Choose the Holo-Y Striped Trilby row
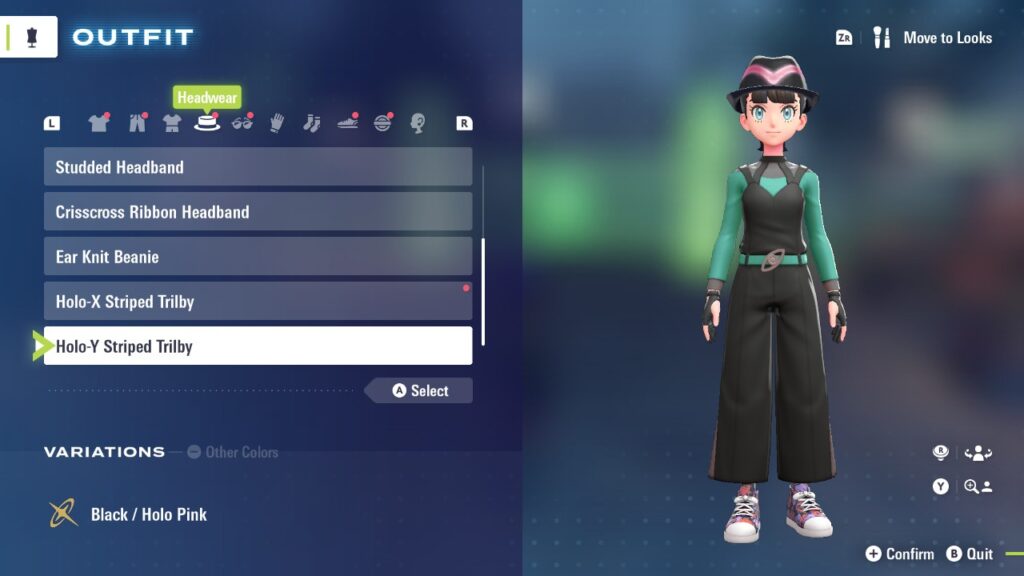Screen dimensions: 1024x576 click(x=257, y=346)
